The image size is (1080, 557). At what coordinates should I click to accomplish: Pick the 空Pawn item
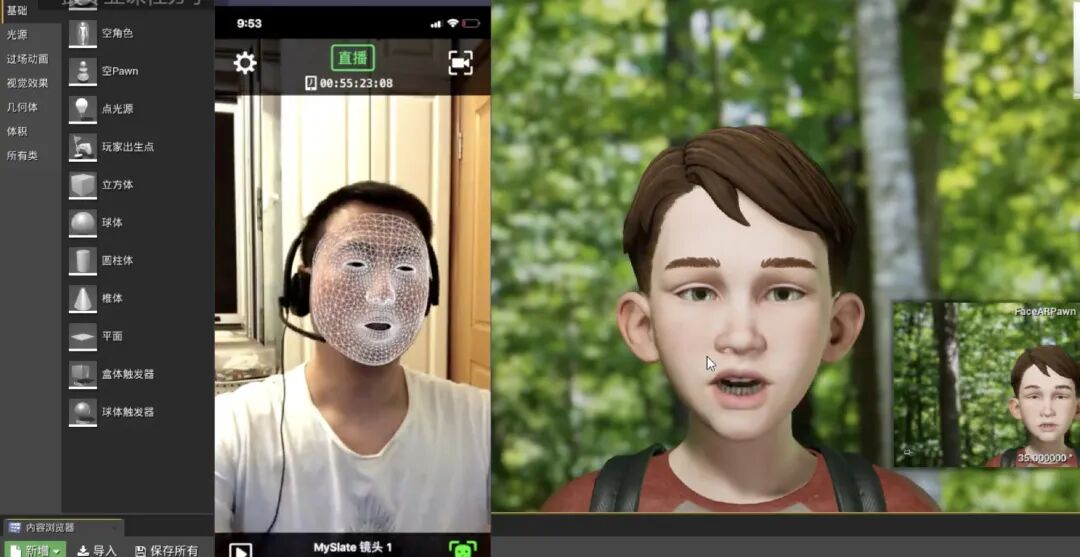tap(119, 71)
